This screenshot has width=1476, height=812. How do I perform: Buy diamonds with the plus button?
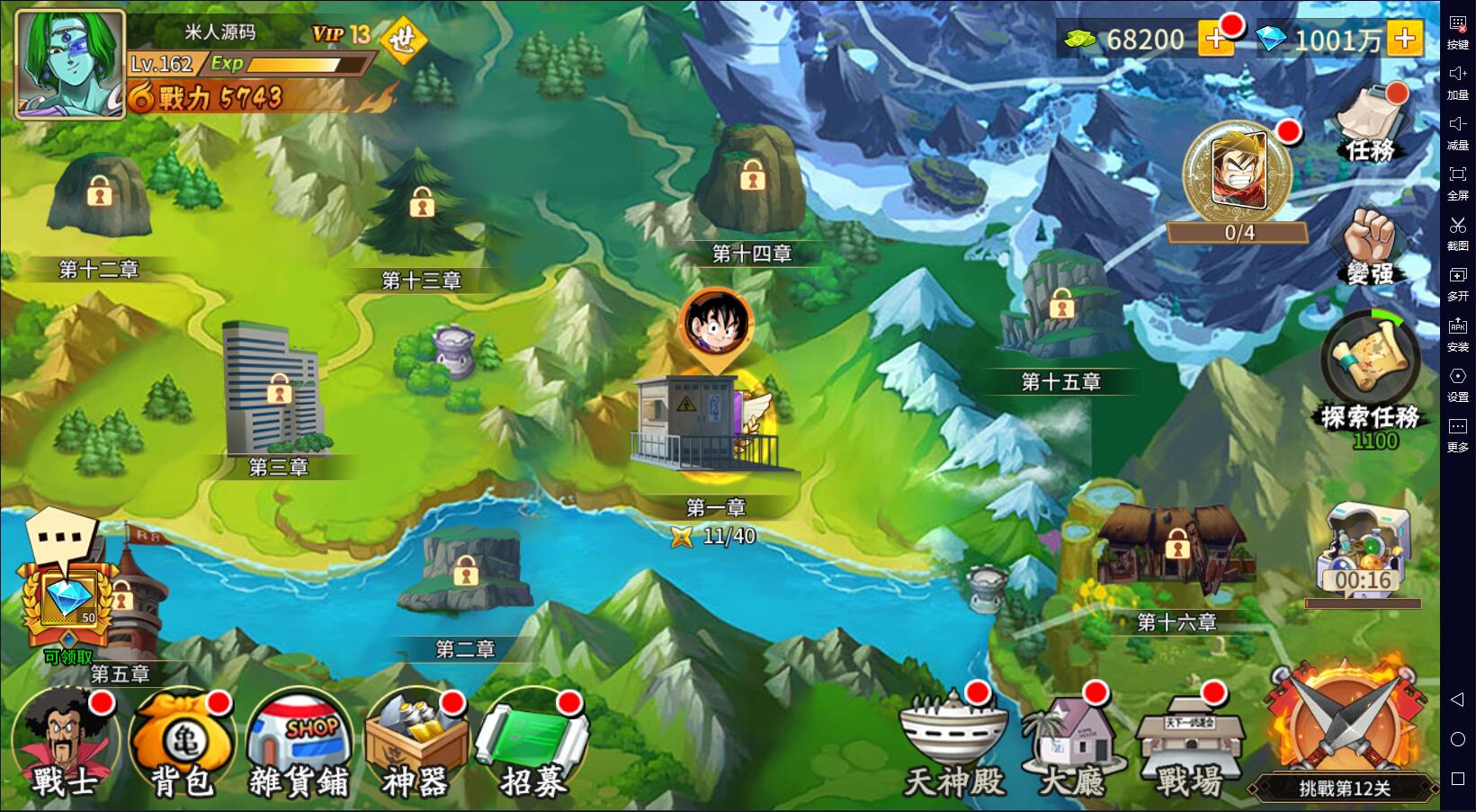(1404, 39)
